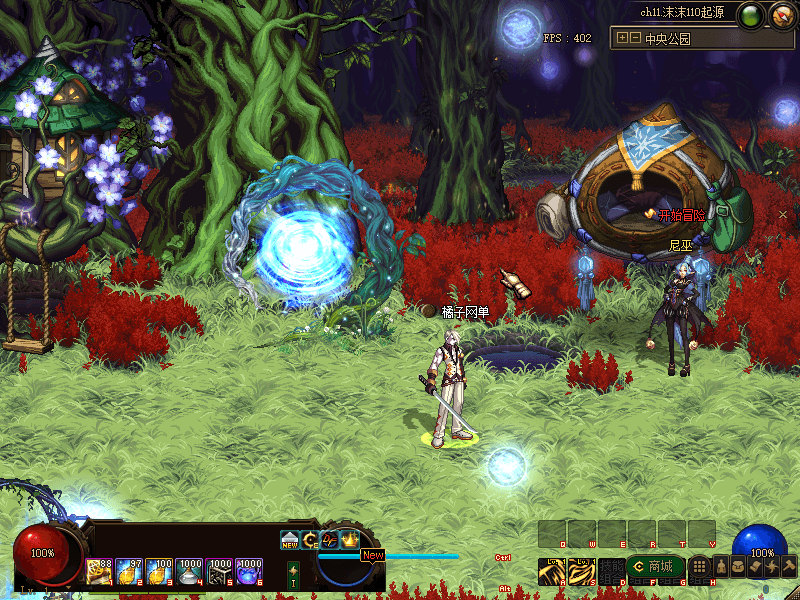Viewport: 800px width, 600px height.
Task: Open the grid menu button
Action: (700, 567)
